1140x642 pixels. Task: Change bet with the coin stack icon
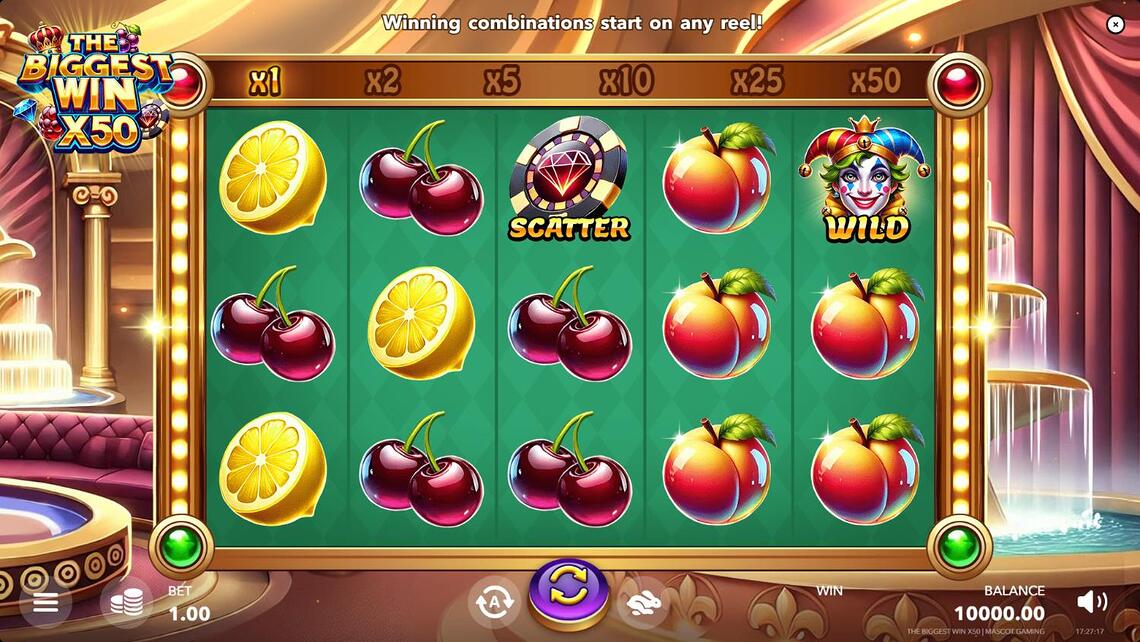point(126,602)
